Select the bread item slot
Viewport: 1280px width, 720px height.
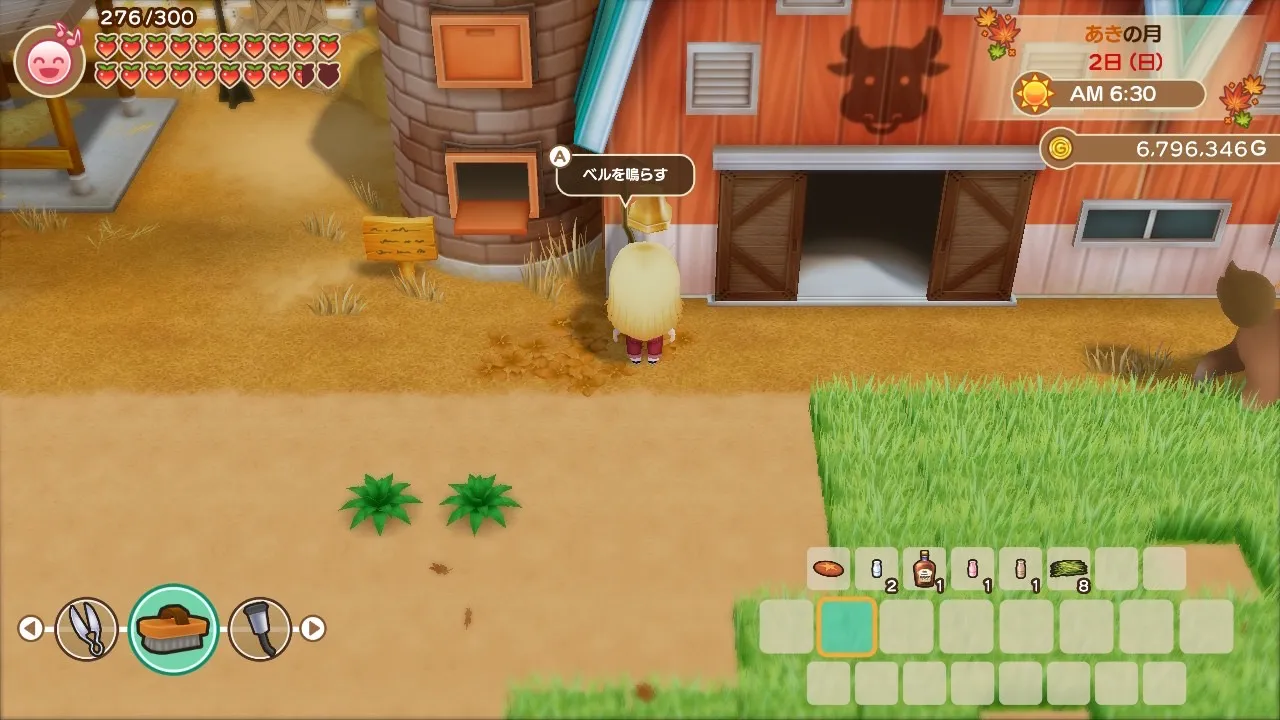pos(828,569)
